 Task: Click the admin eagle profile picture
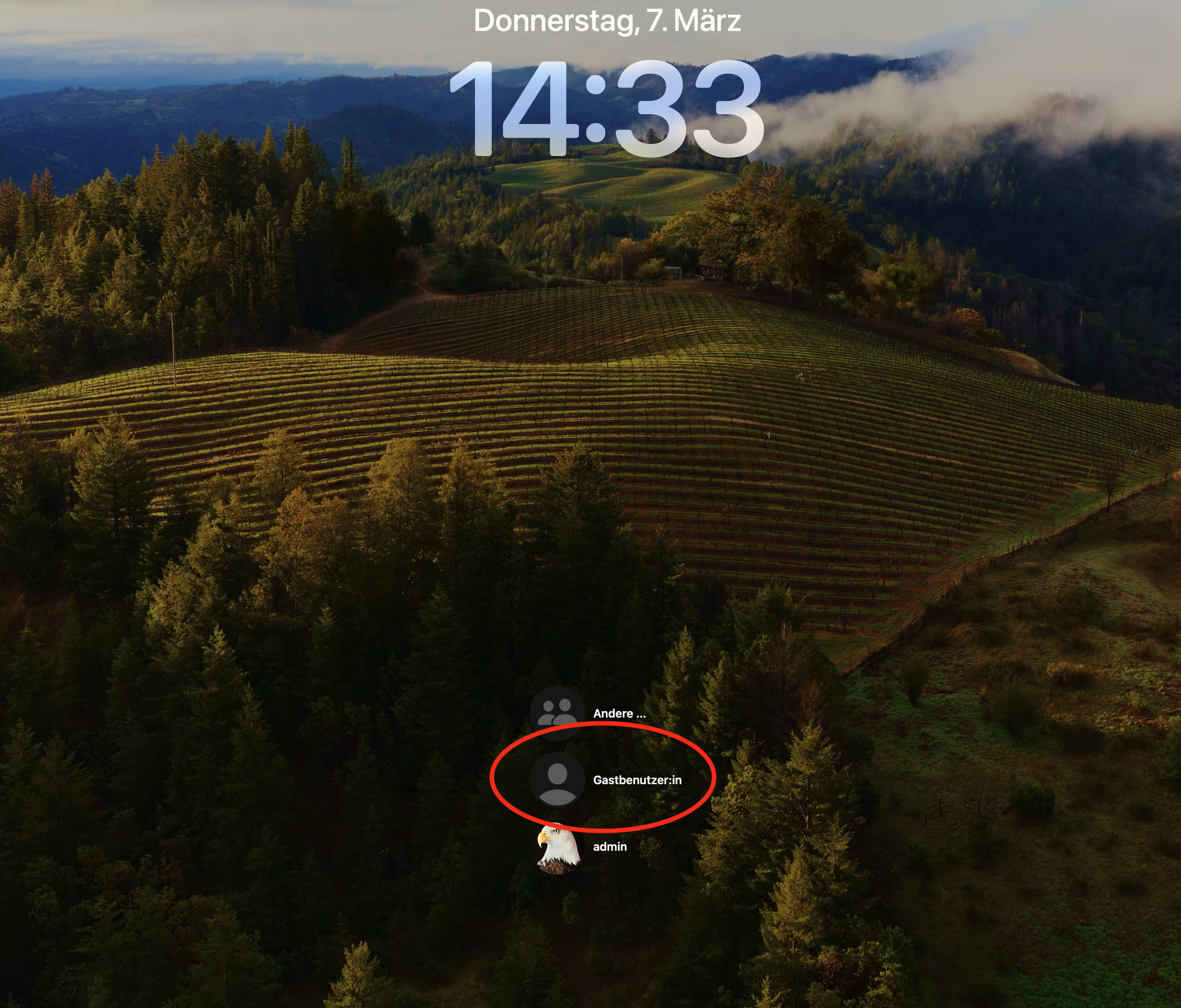(557, 847)
